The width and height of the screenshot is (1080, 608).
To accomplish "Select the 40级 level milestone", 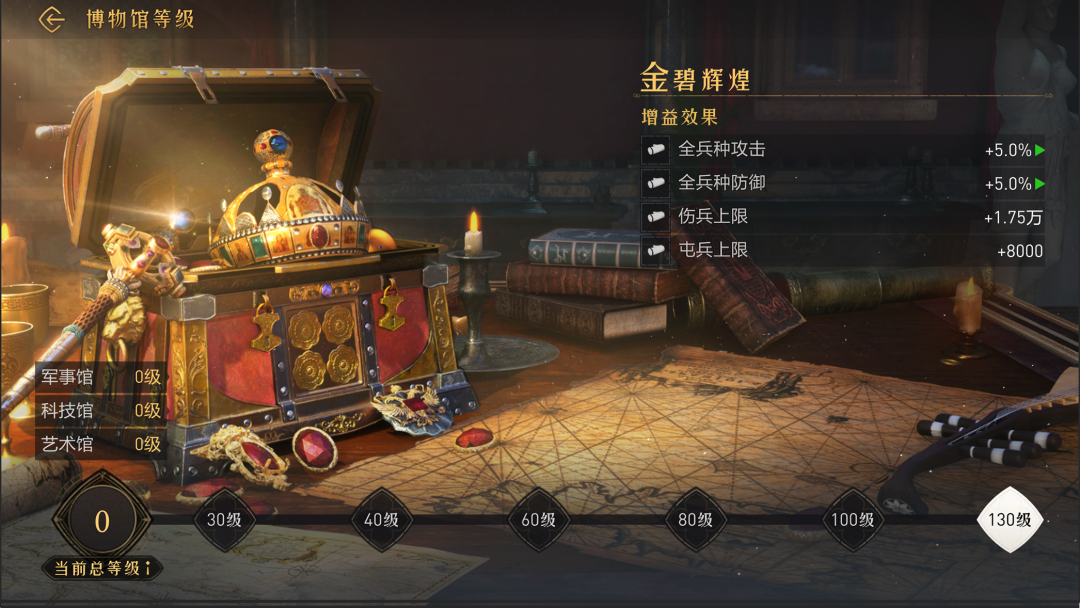I will 381,520.
